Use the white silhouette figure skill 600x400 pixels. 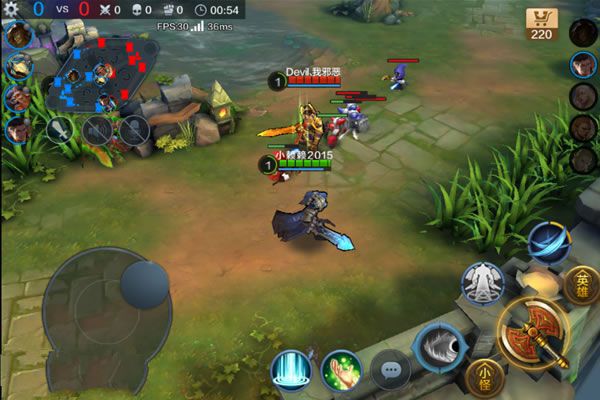pyautogui.click(x=482, y=283)
